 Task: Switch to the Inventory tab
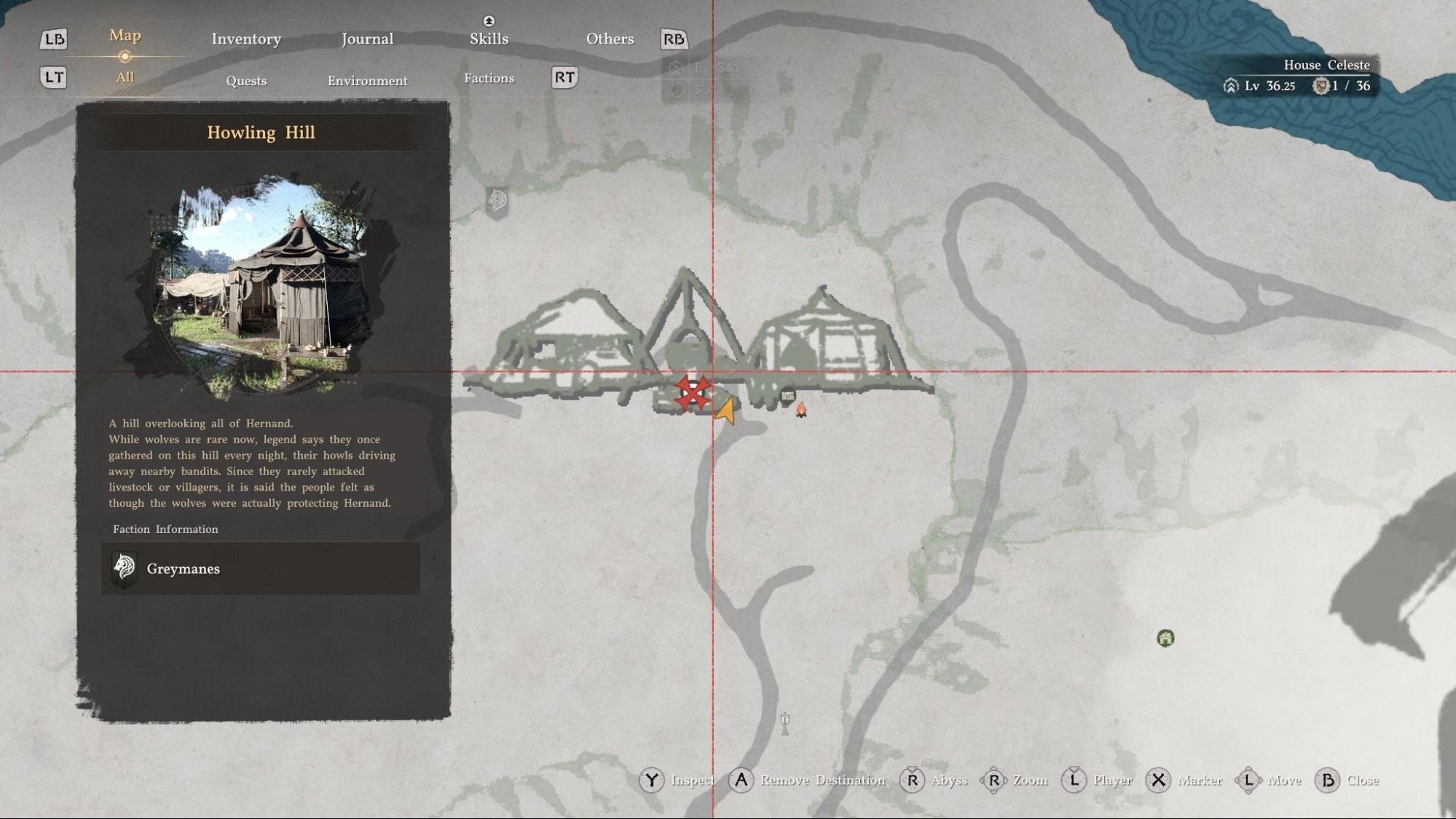coord(246,39)
